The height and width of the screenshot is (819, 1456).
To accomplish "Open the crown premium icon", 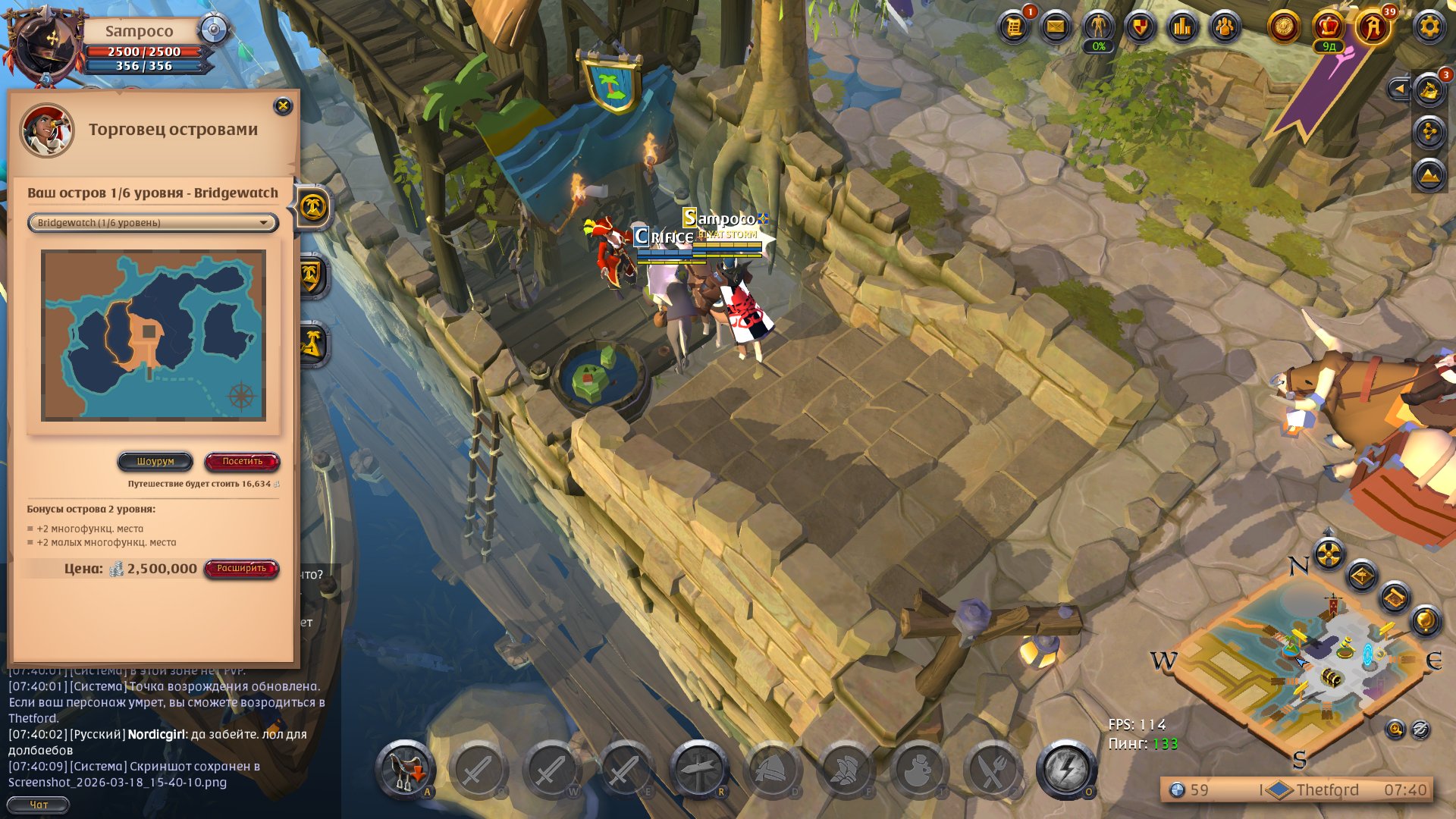I will point(1328,27).
